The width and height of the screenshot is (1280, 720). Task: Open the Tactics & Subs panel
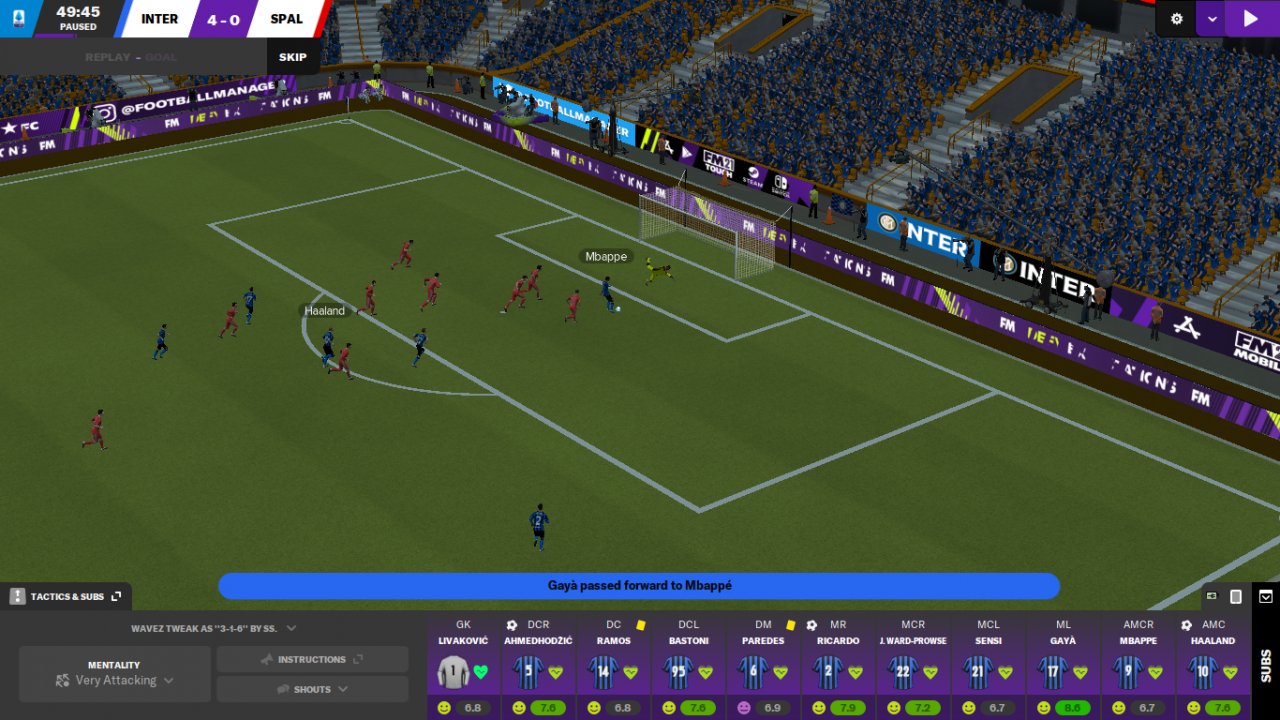click(66, 597)
